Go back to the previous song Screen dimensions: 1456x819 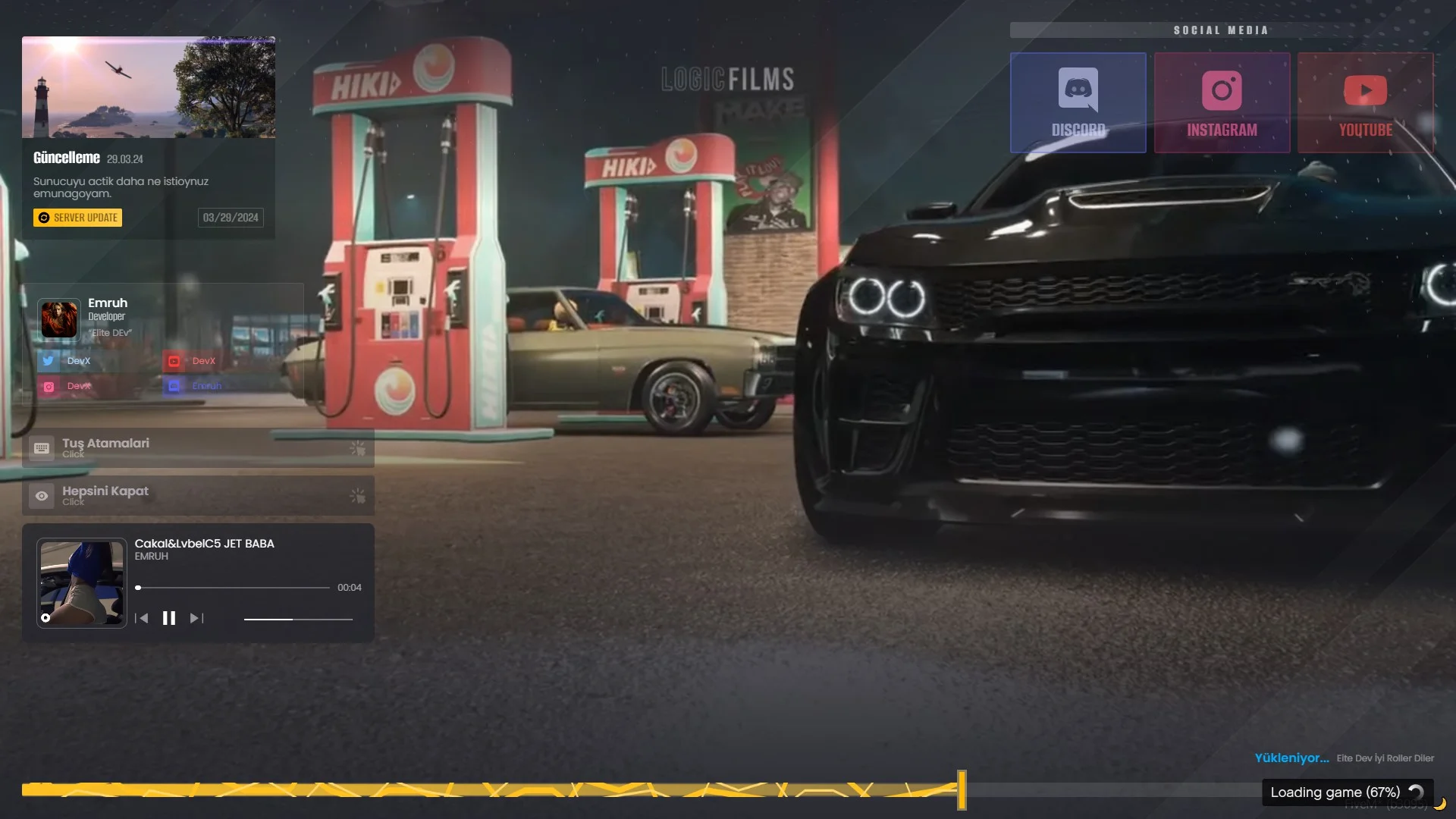pos(141,618)
